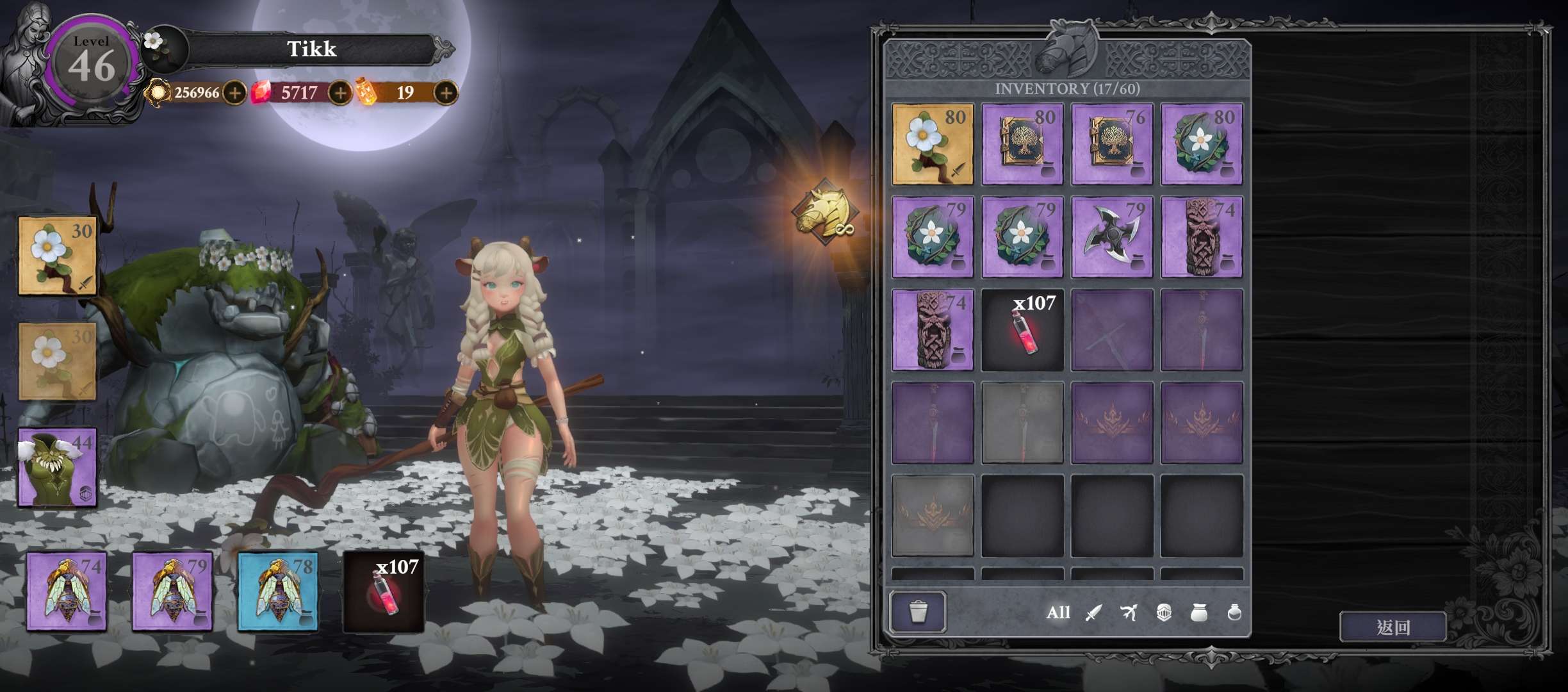Viewport: 1568px width, 692px height.
Task: Select equipped level 30 flower staff weapon
Action: point(58,256)
